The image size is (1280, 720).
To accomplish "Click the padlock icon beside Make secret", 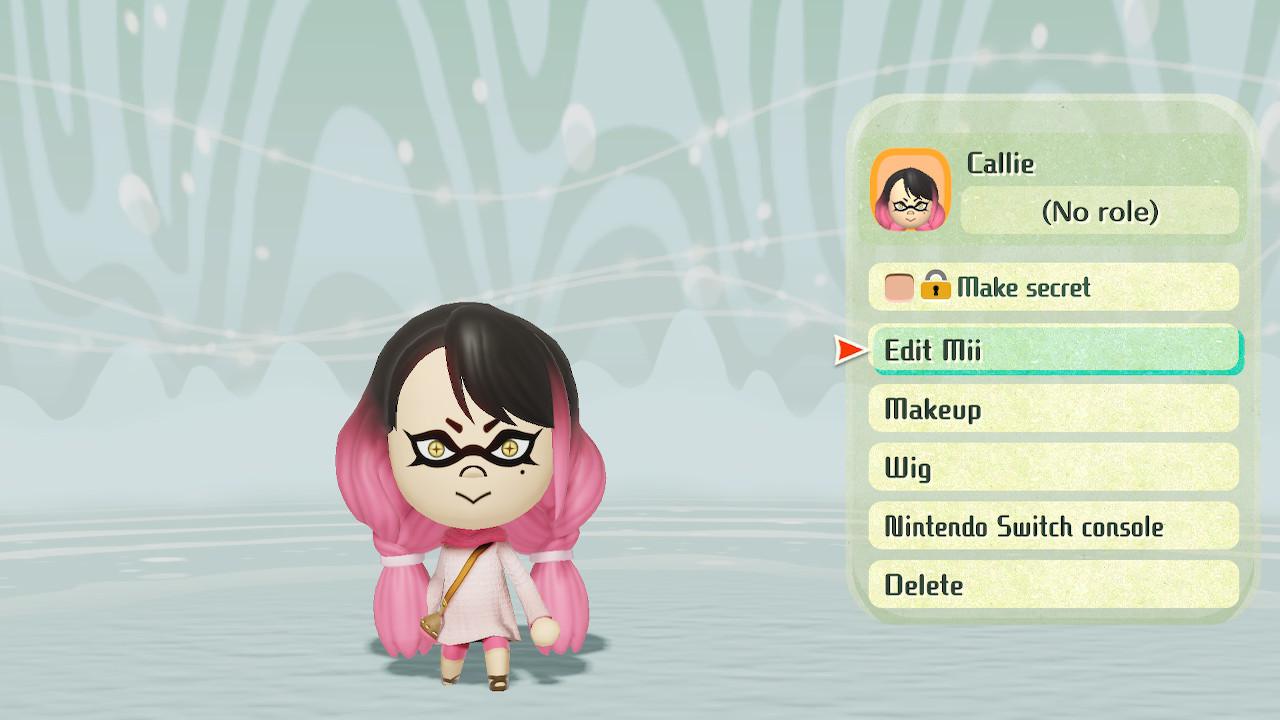I will (x=938, y=288).
